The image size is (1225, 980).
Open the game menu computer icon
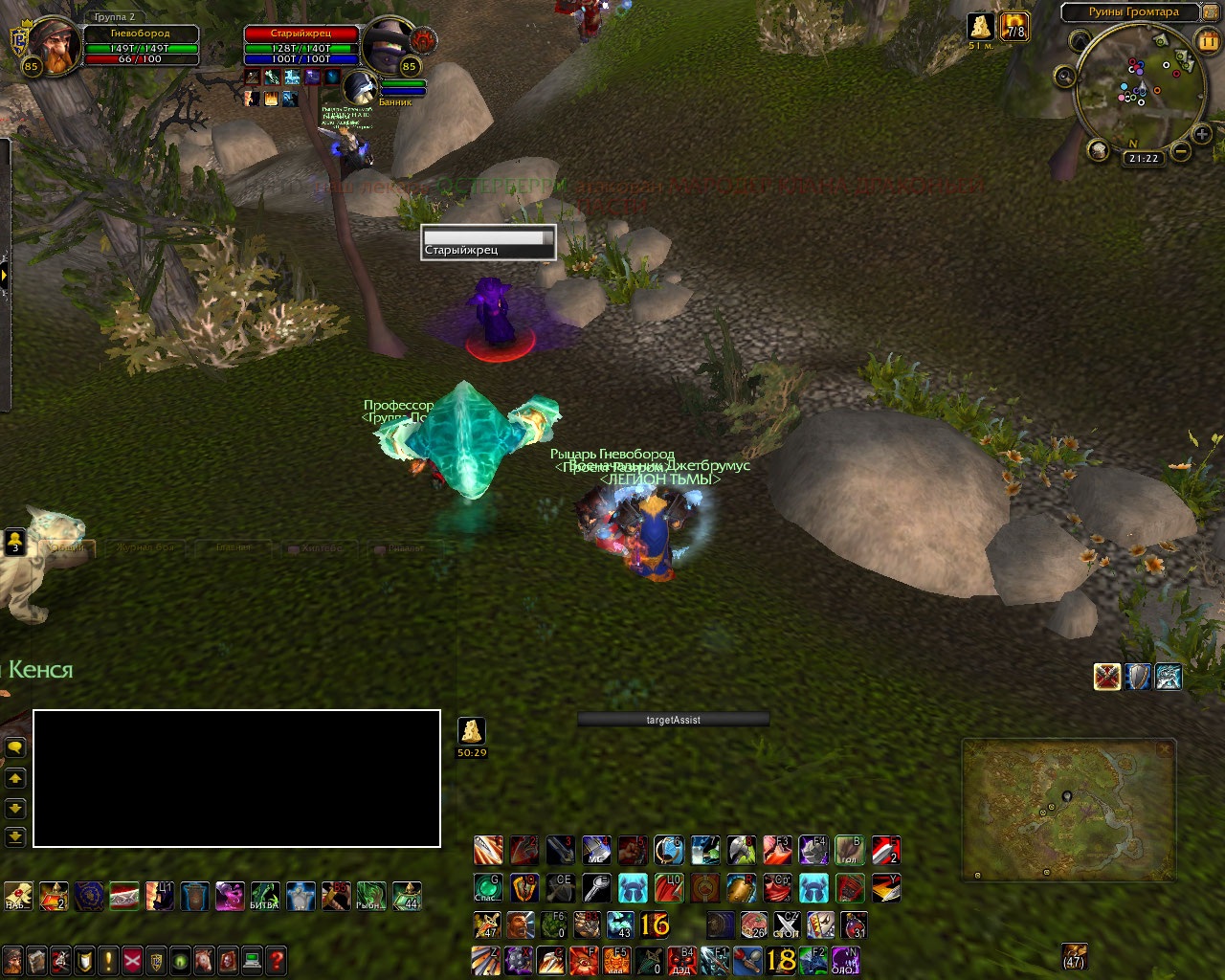click(252, 960)
